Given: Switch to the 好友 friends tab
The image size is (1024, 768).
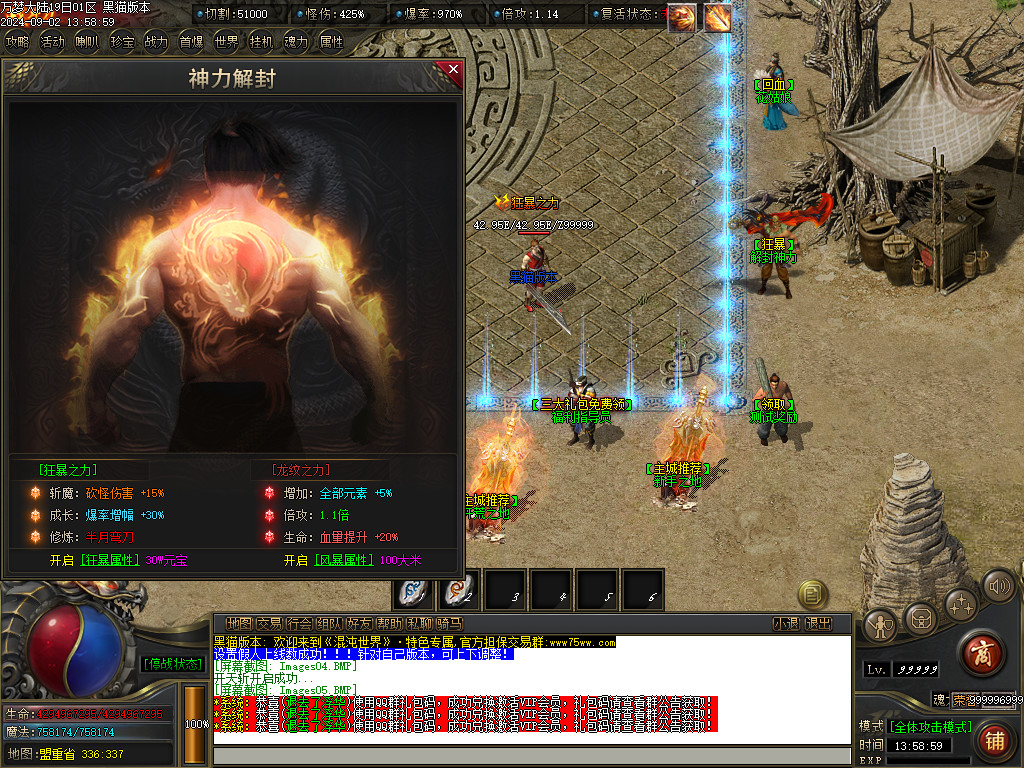Looking at the screenshot, I should point(359,623).
